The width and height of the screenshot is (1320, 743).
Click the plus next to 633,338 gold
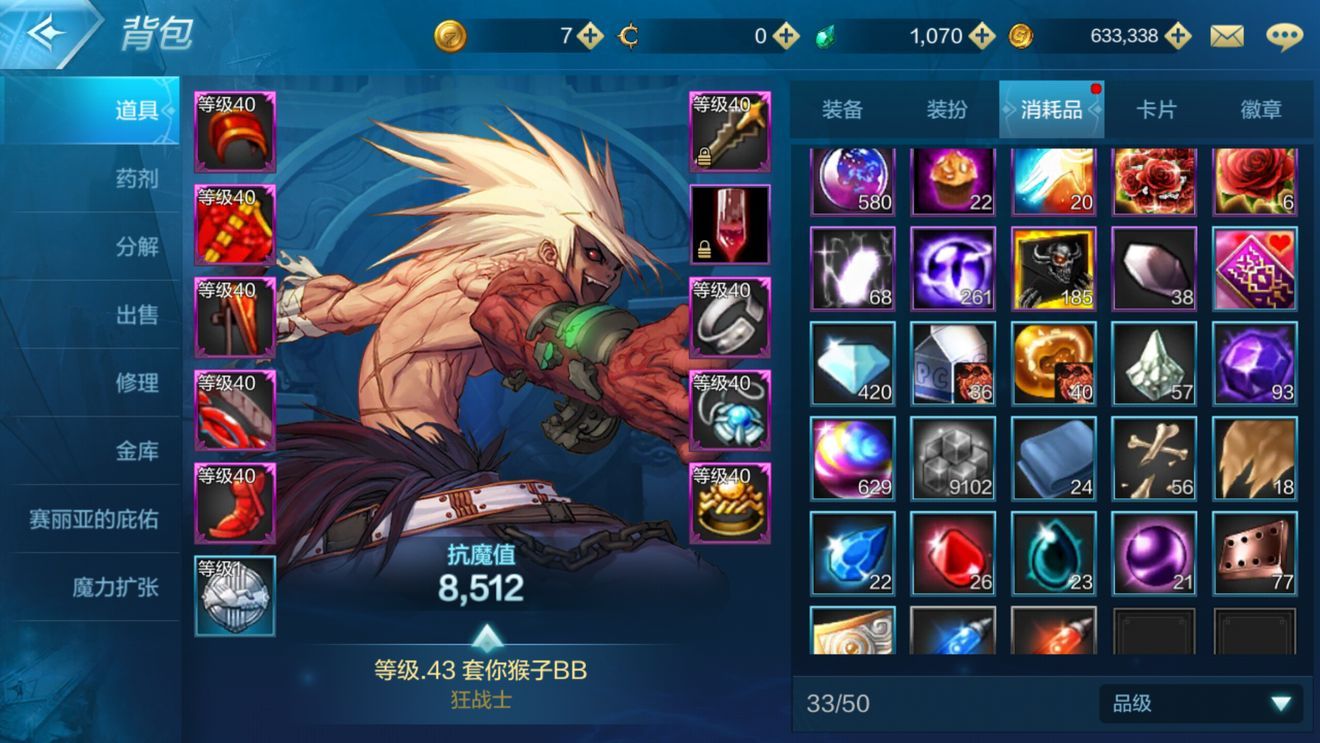click(1178, 37)
